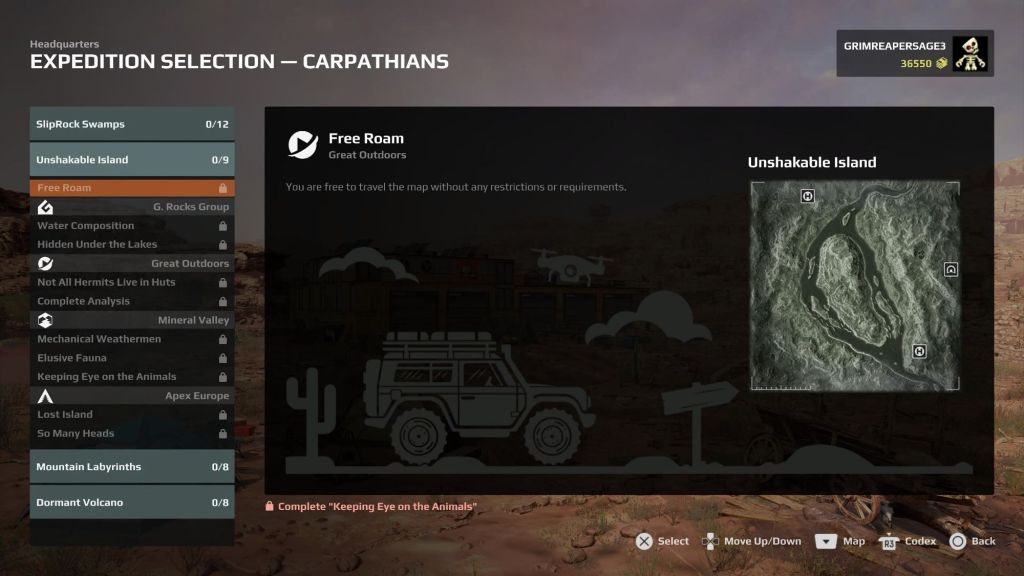Select the Complete Analysis expedition

point(132,301)
